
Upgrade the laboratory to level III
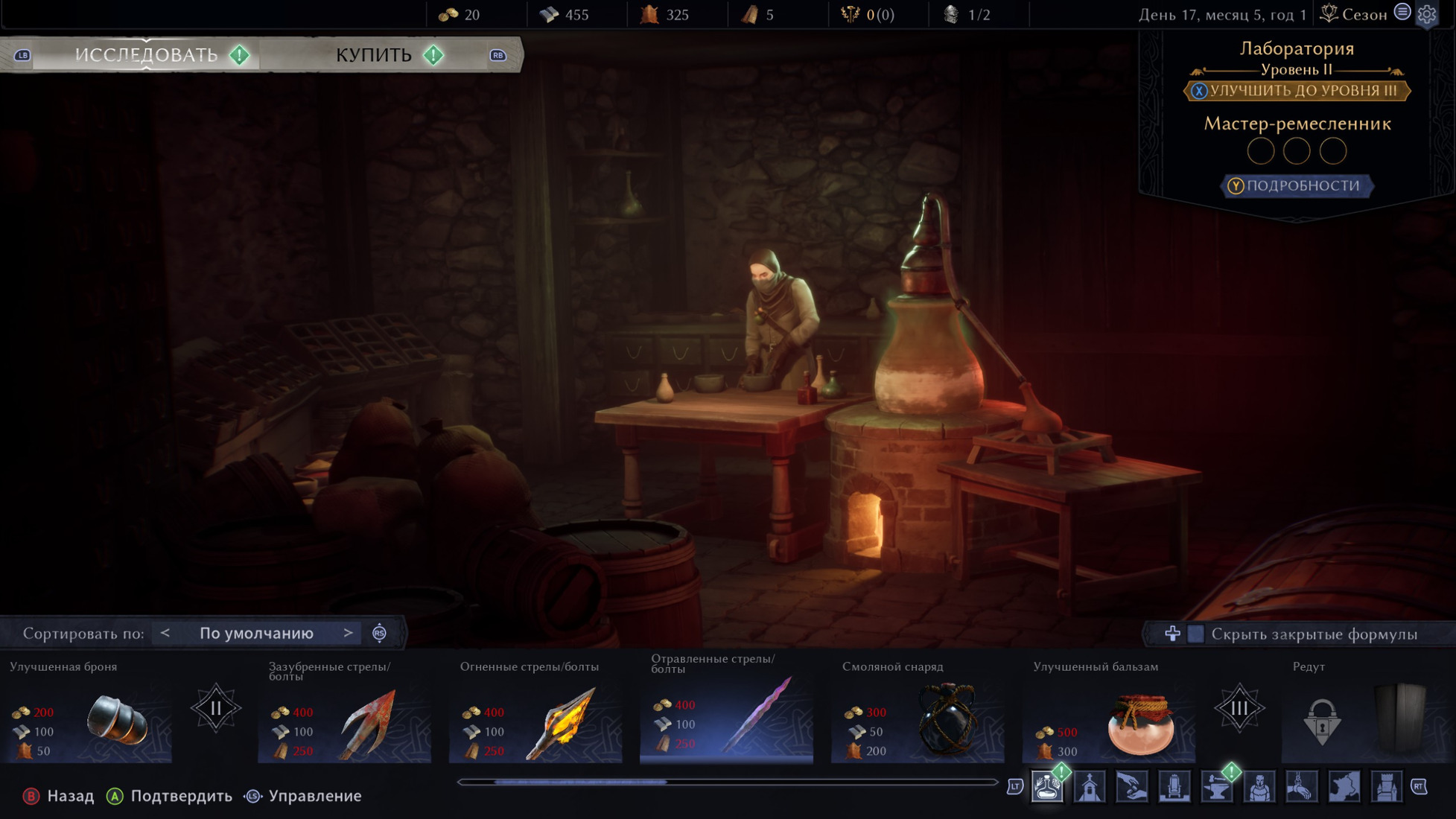1296,91
